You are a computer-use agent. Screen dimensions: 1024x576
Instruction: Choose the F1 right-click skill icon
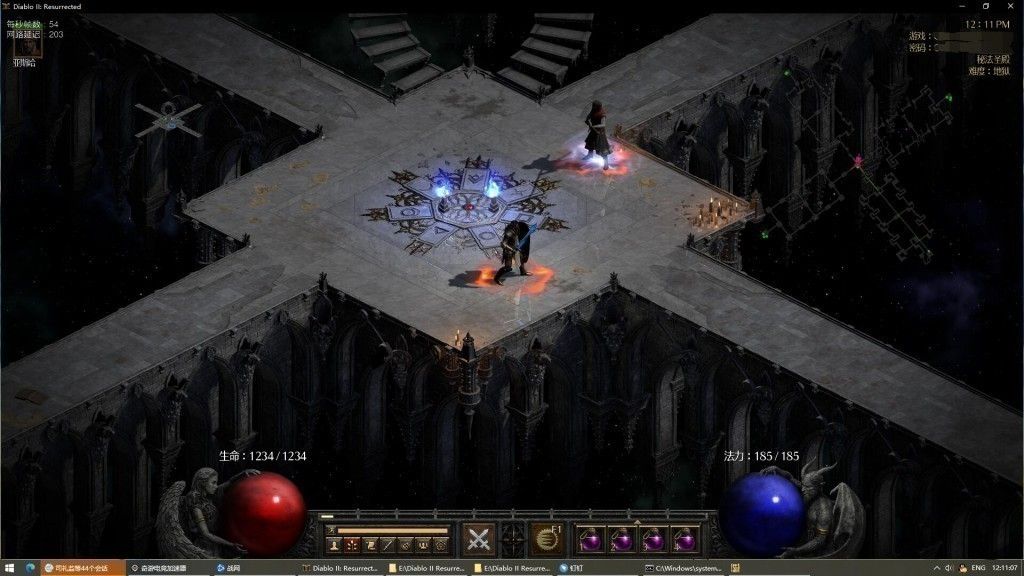coord(546,538)
